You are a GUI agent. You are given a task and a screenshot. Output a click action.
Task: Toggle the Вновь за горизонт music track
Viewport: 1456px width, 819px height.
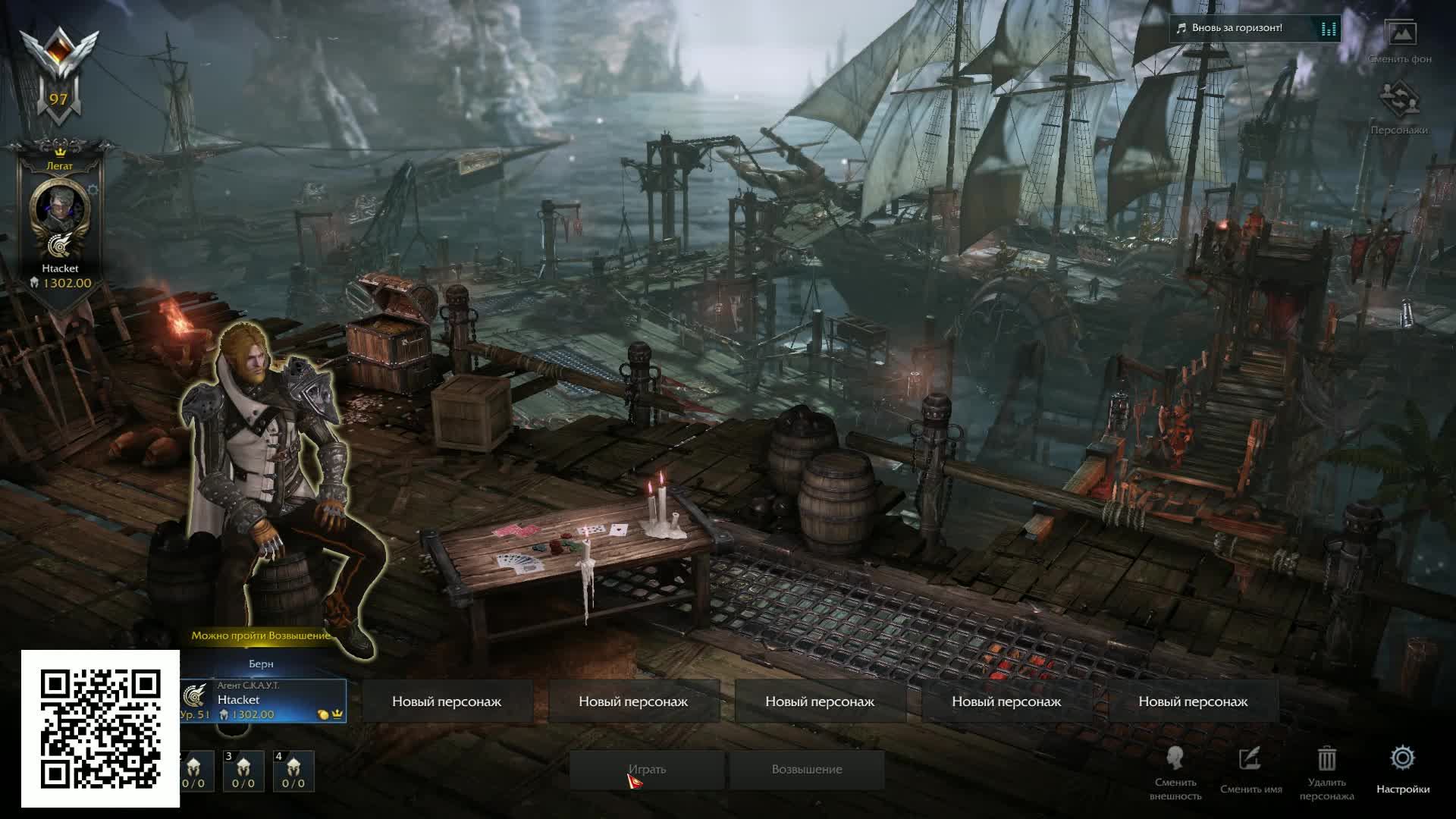pyautogui.click(x=1254, y=29)
